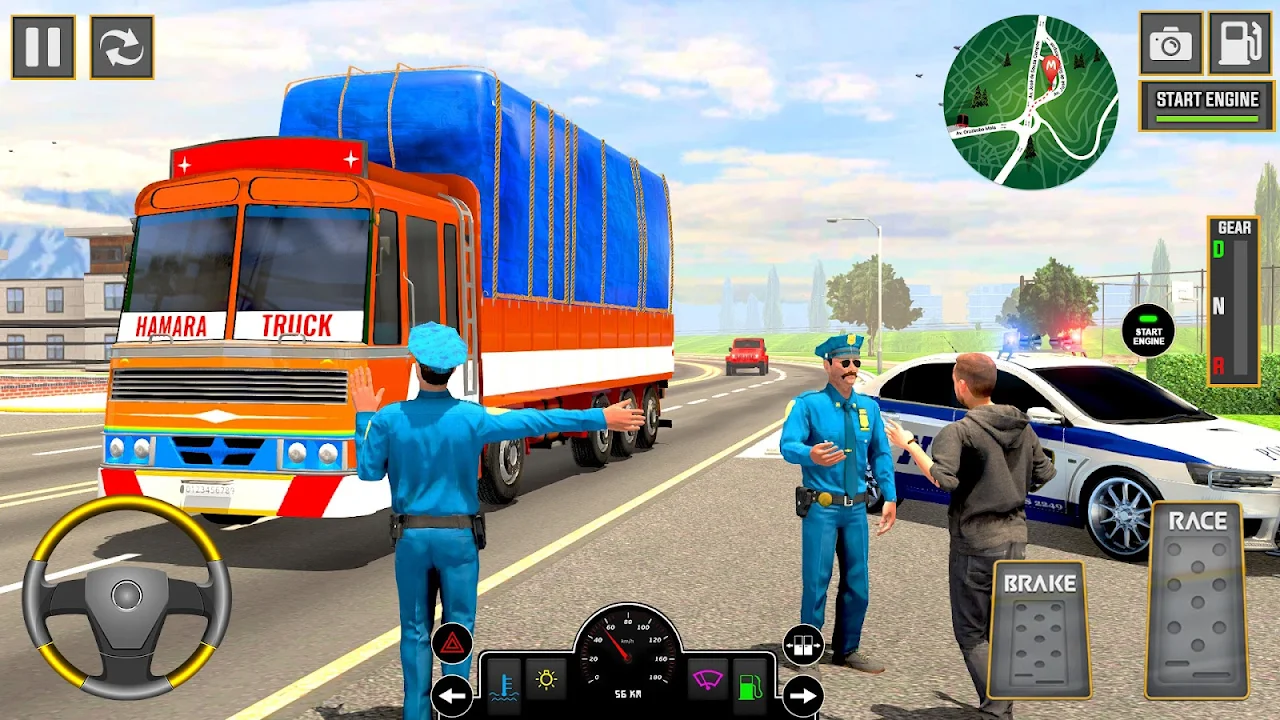1280x720 pixels.
Task: Tap the circular arrows restart button
Action: point(122,47)
